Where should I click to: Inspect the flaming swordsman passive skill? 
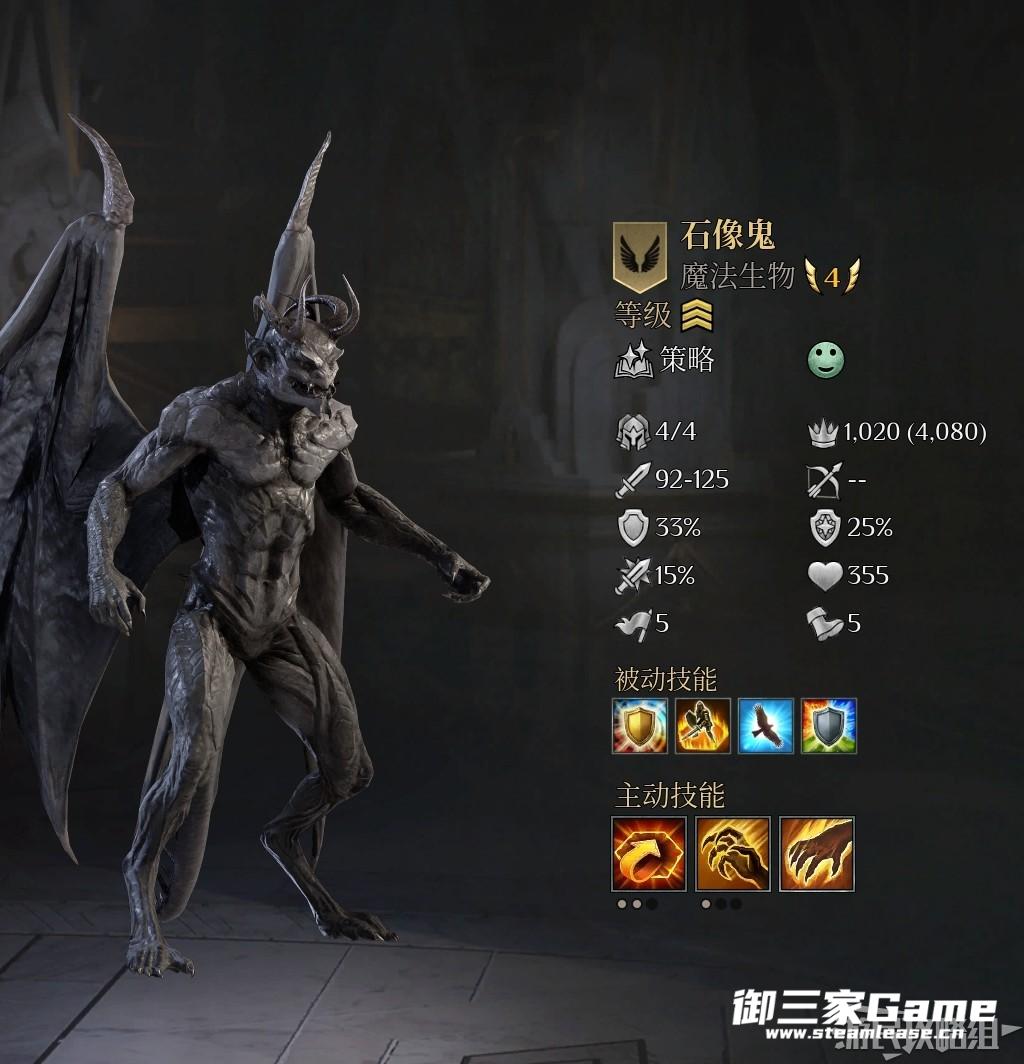[702, 726]
